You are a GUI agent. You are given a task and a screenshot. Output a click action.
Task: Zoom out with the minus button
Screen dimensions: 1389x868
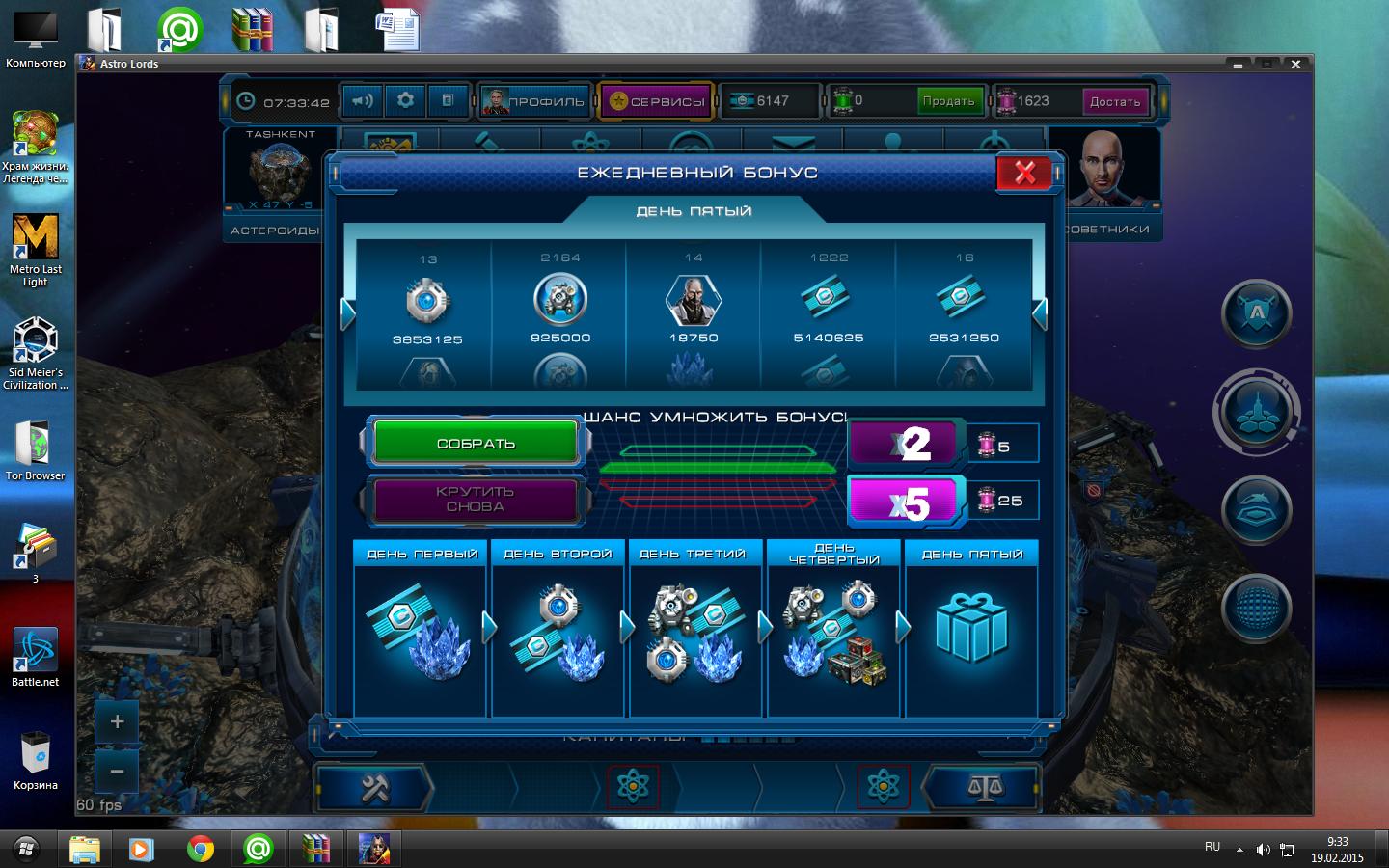click(x=118, y=772)
